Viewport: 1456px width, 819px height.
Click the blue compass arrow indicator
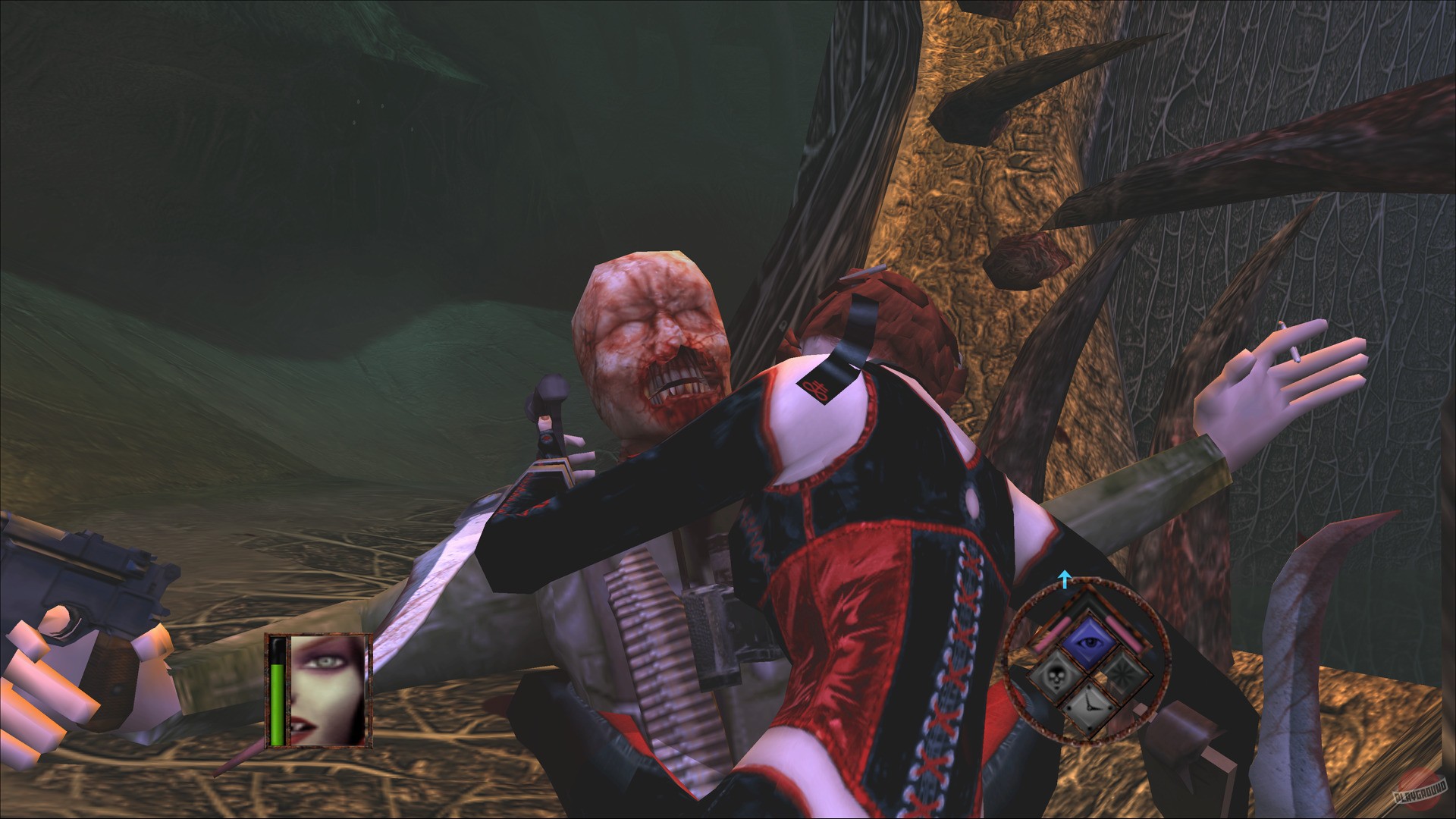tap(1065, 581)
